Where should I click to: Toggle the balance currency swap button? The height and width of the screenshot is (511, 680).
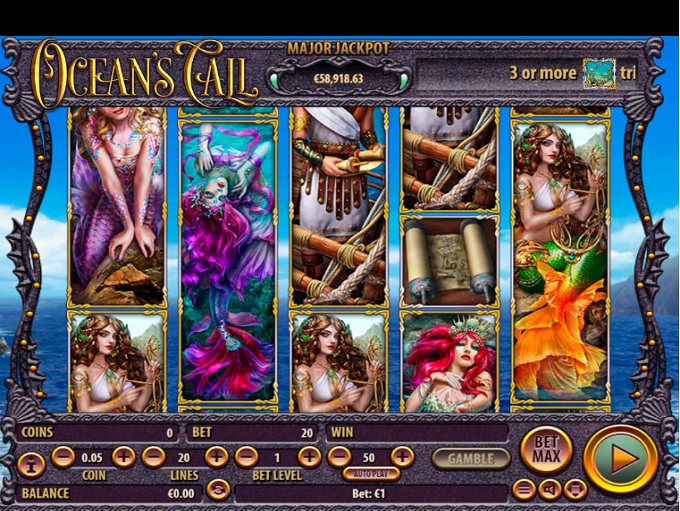[x=218, y=490]
